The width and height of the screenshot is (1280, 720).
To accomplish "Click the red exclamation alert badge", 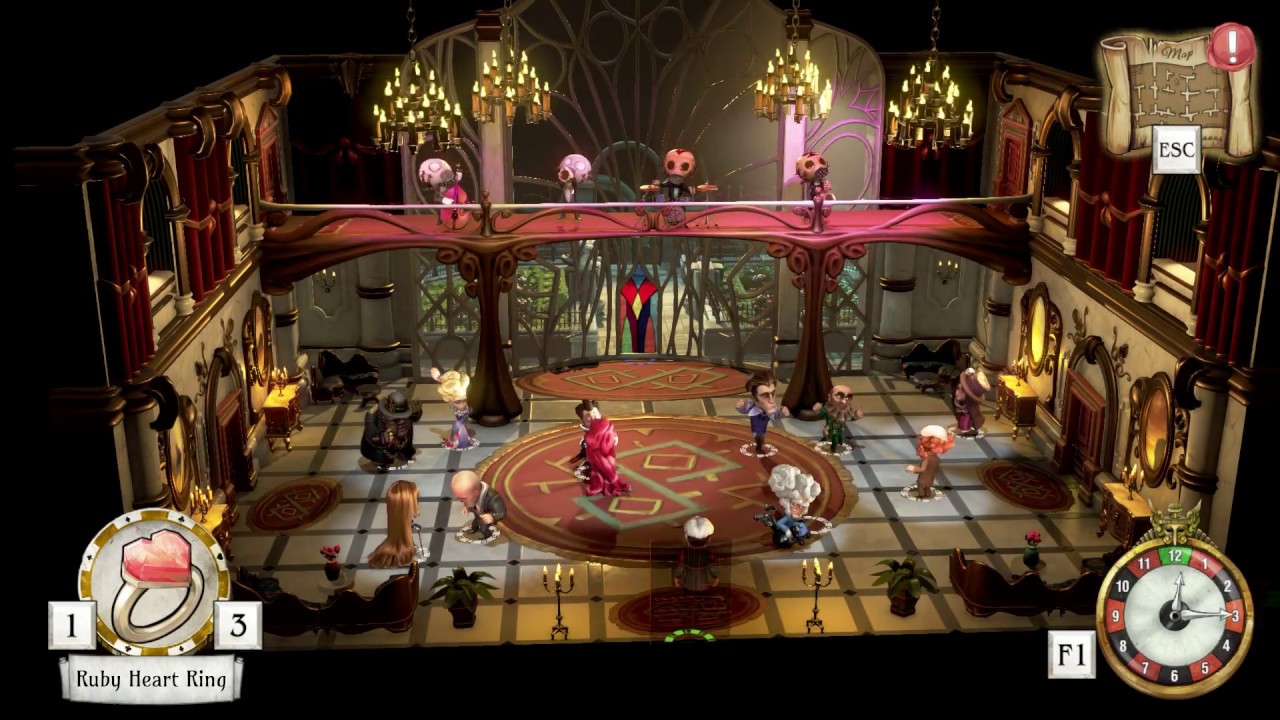I will pyautogui.click(x=1230, y=47).
